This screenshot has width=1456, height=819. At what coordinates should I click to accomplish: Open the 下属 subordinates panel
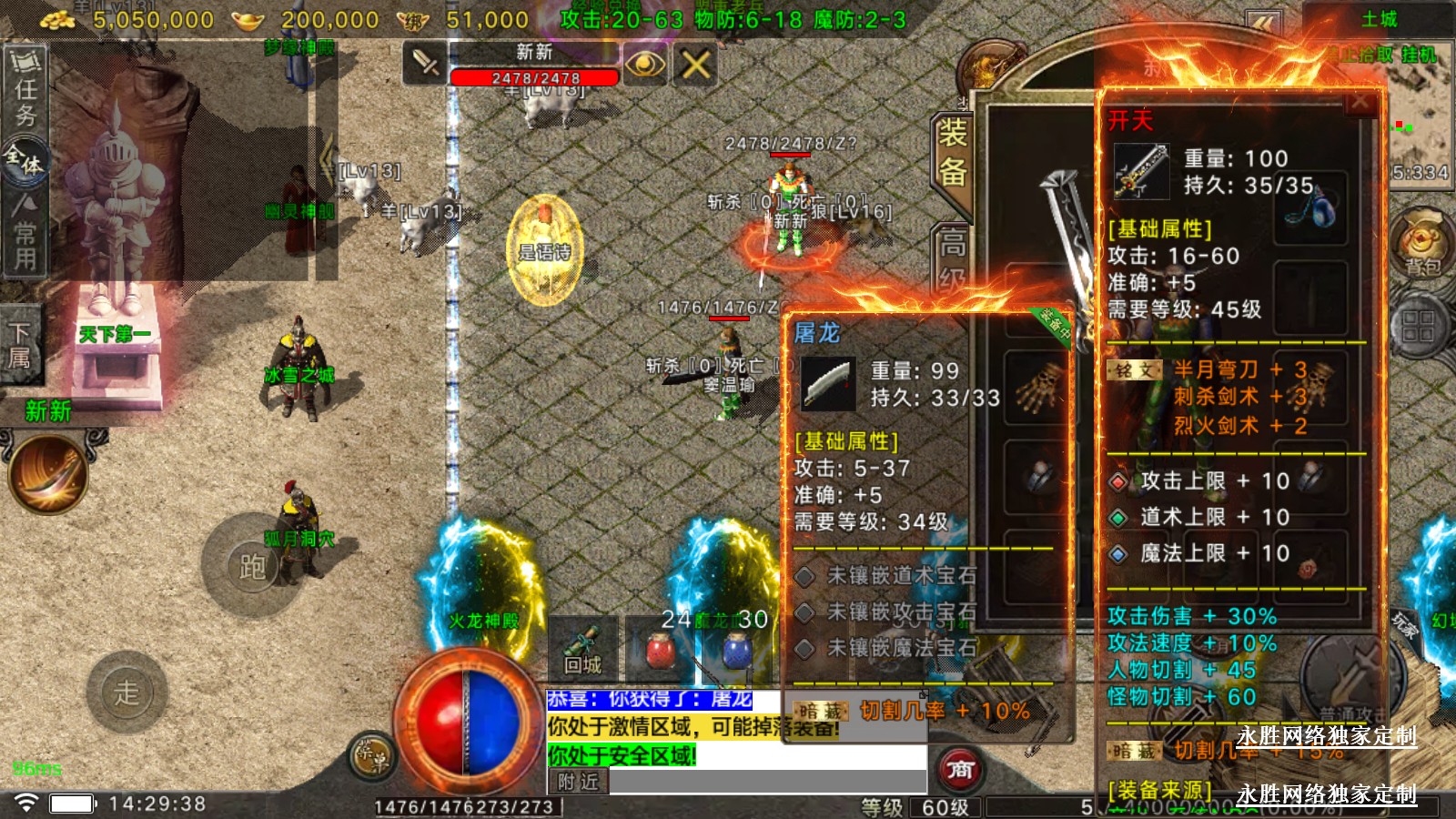(19, 345)
